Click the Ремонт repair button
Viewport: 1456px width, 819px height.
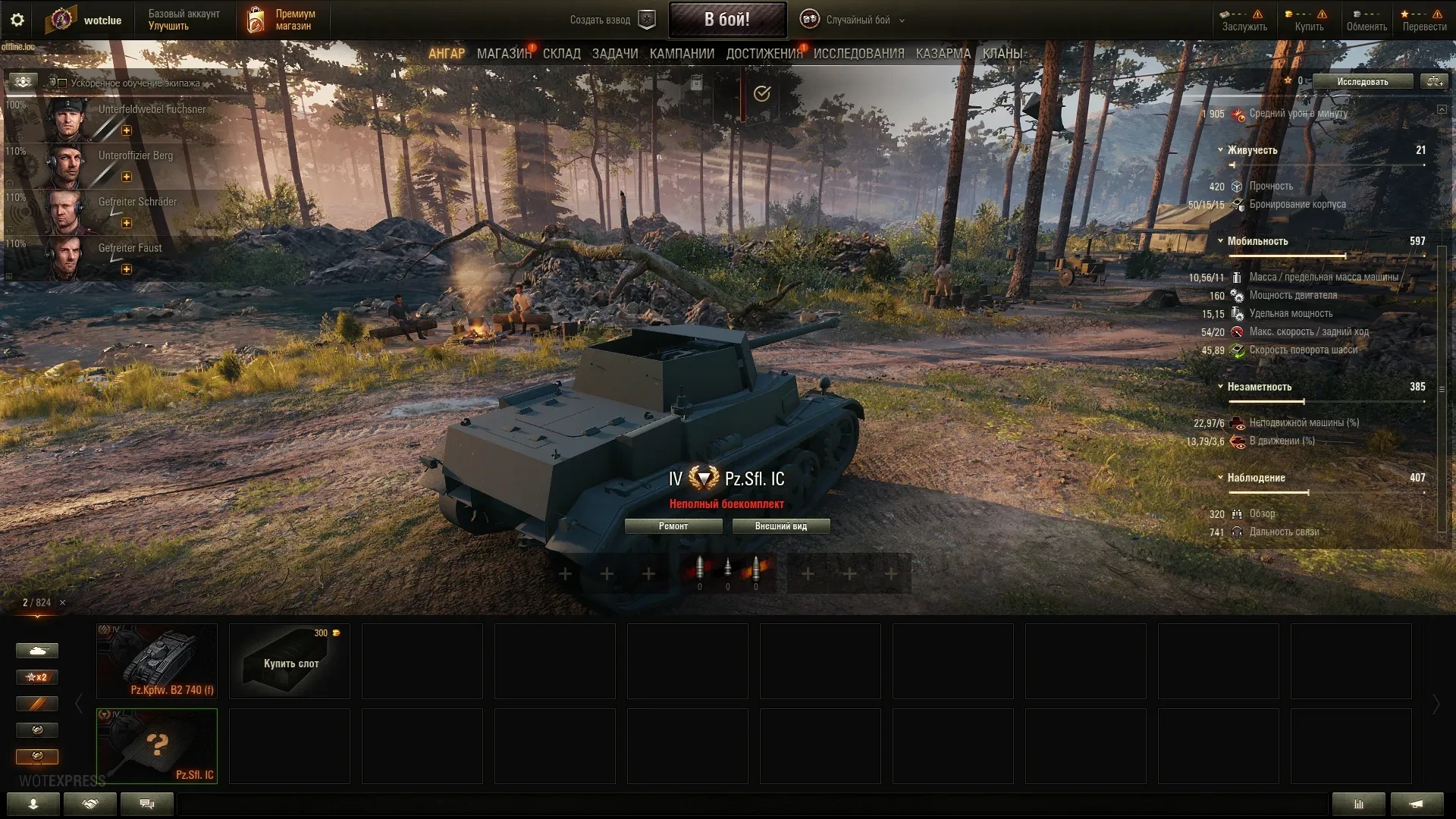(673, 526)
